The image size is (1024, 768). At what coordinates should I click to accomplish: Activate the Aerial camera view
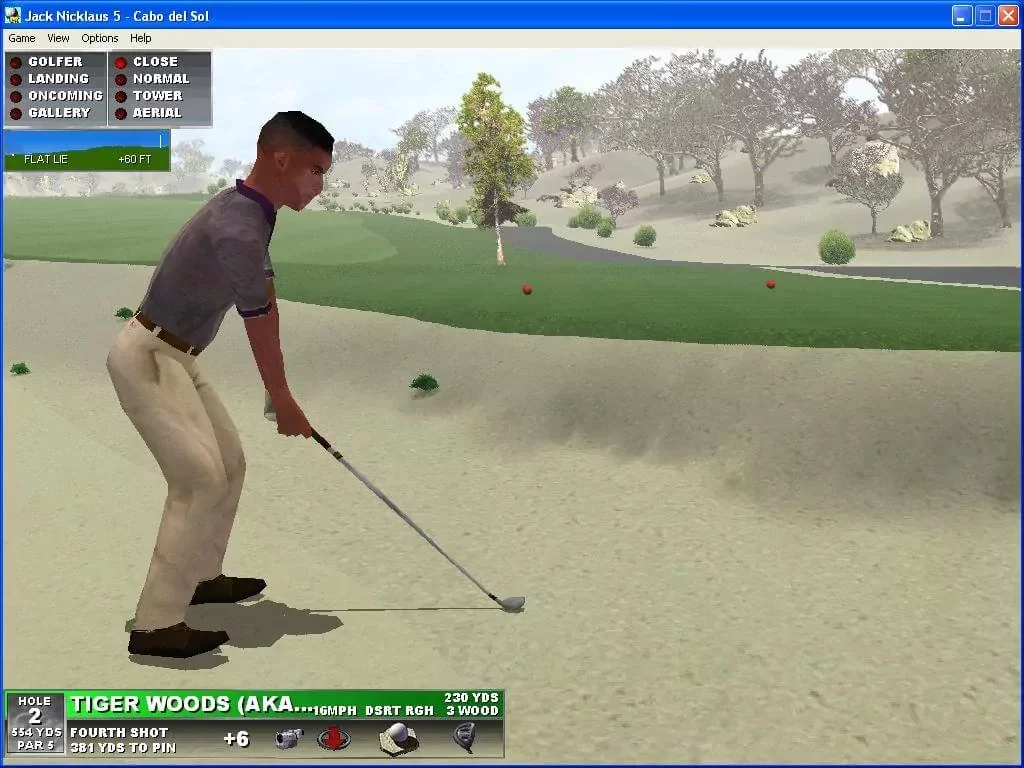(x=157, y=113)
